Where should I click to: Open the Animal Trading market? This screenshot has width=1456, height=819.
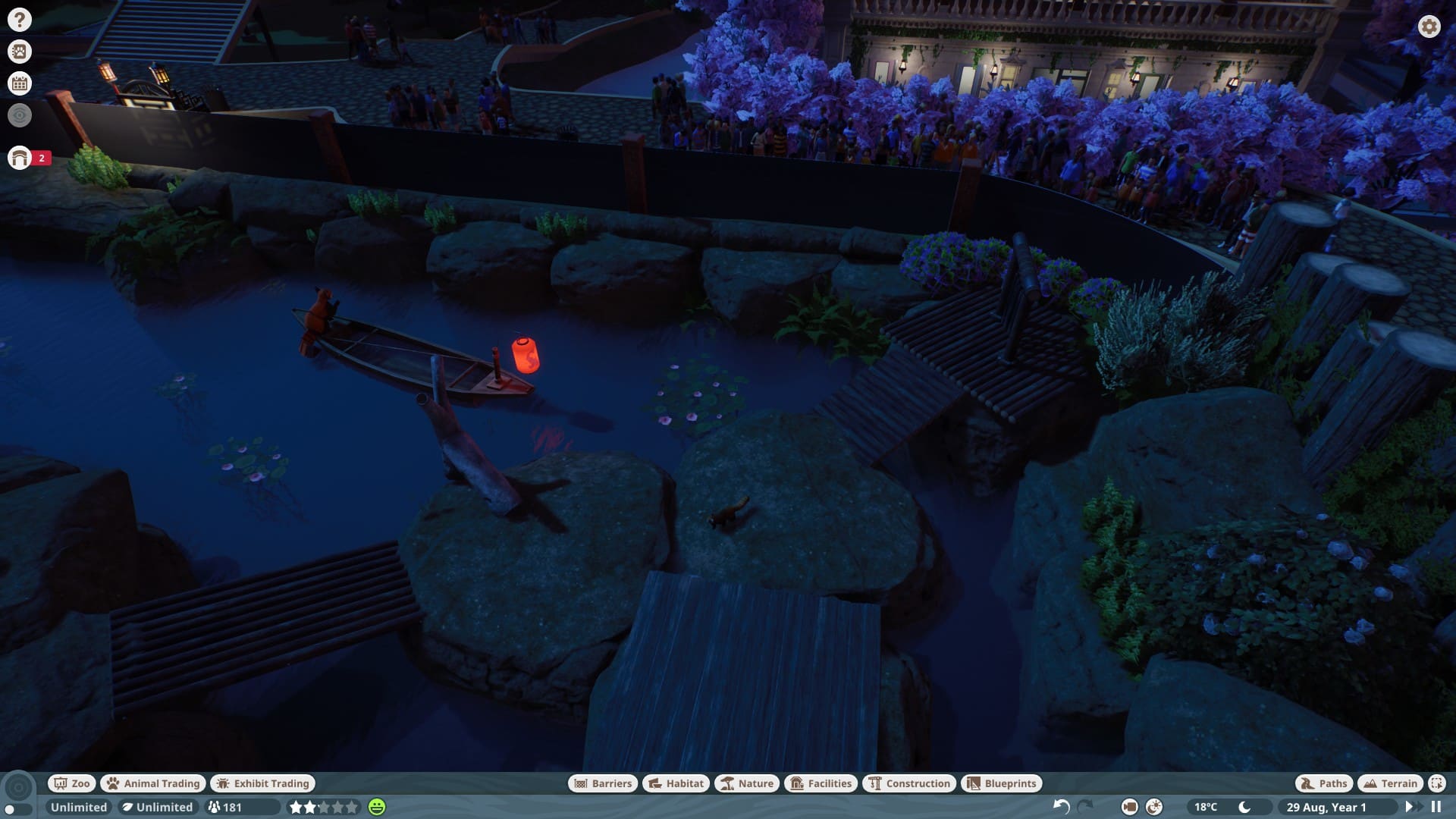[x=154, y=783]
